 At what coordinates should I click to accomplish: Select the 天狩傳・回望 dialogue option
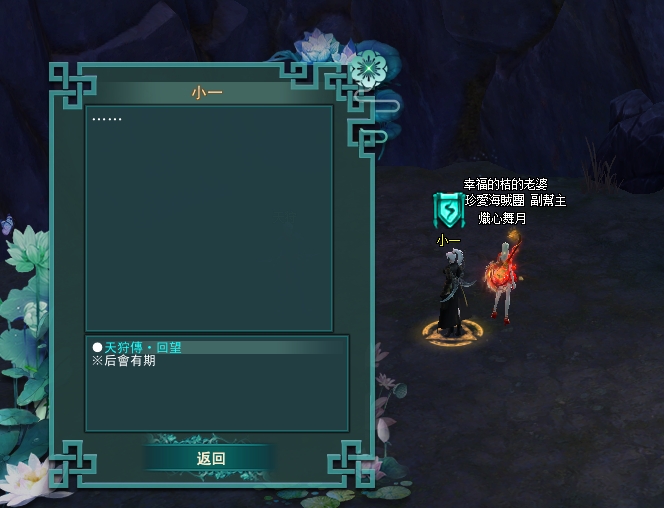pos(143,347)
